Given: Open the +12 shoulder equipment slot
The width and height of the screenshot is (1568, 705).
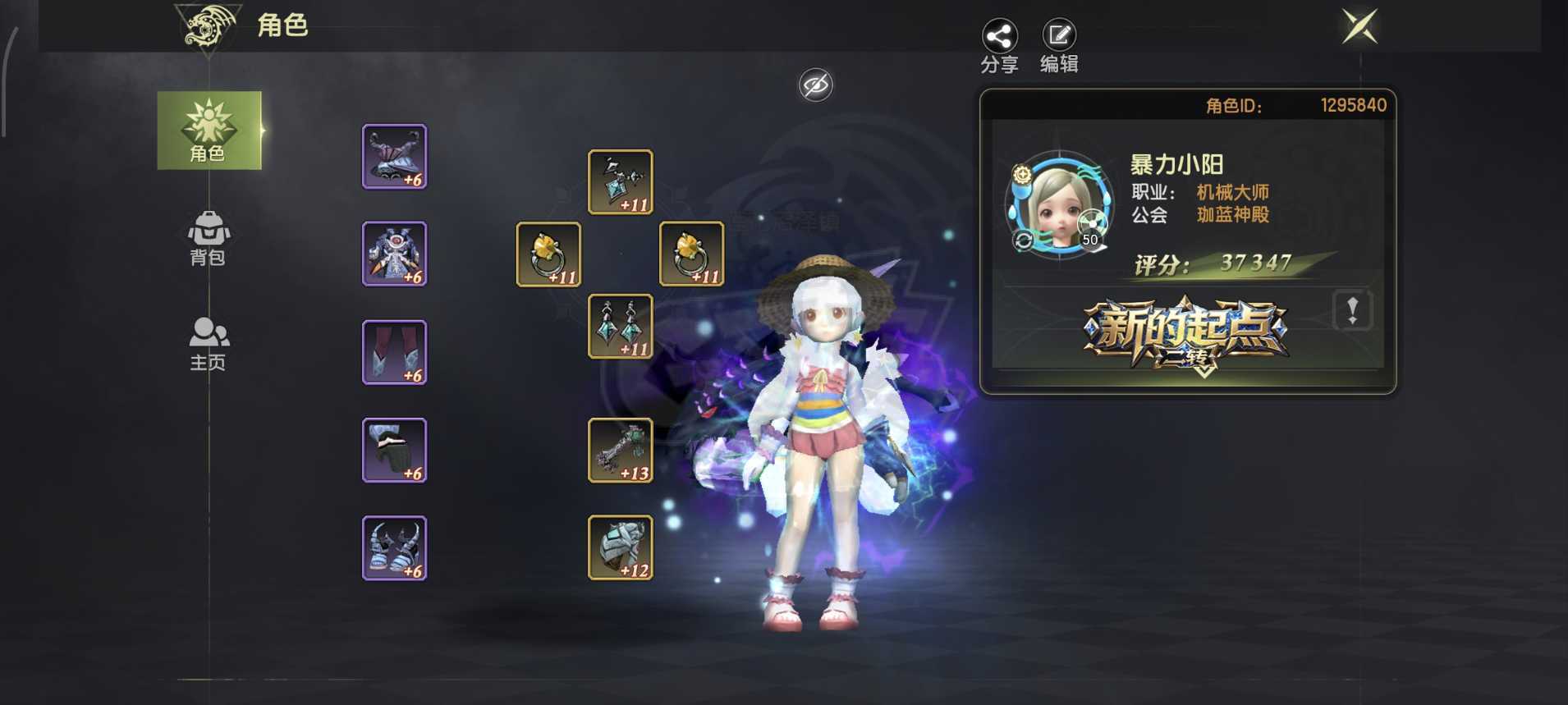Looking at the screenshot, I should coord(620,547).
